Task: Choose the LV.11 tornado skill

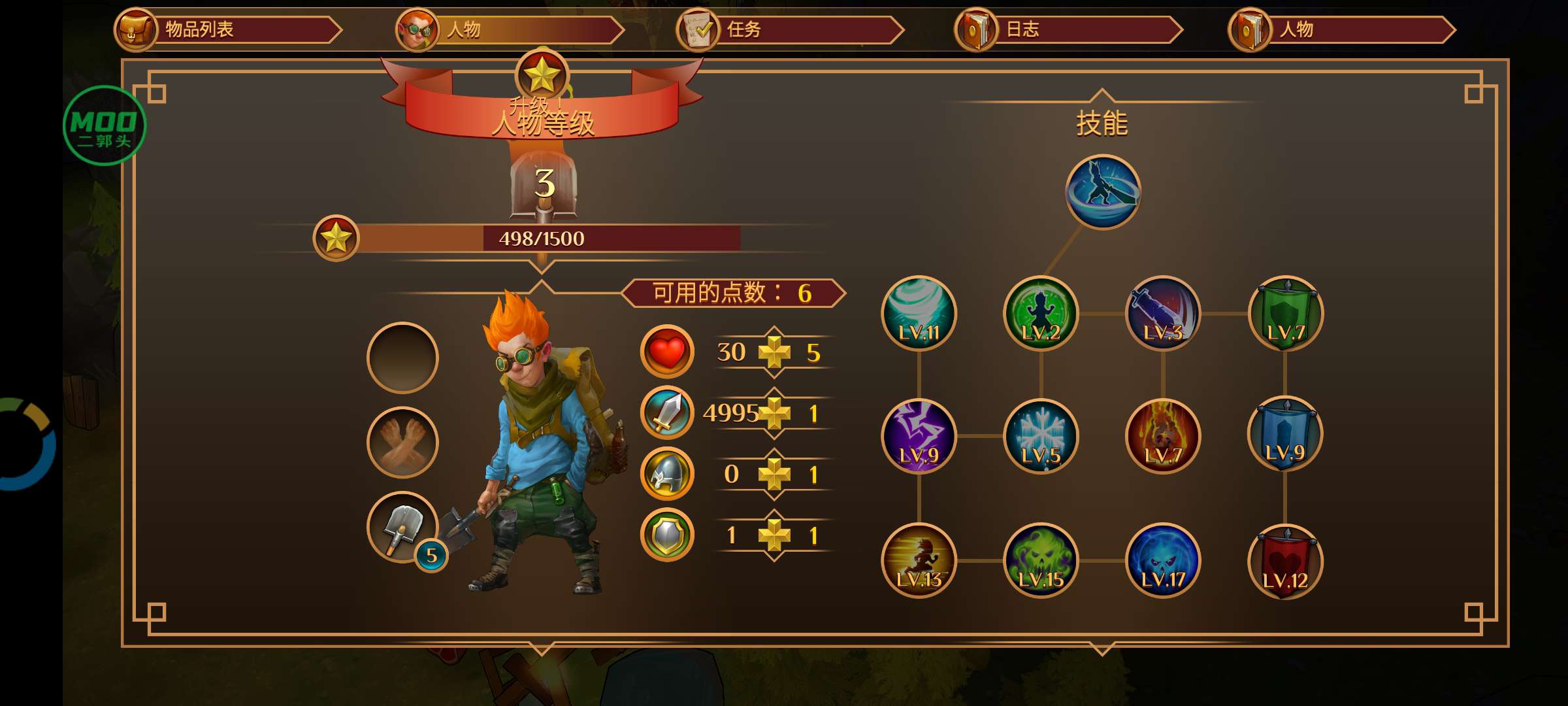Action: pos(919,314)
